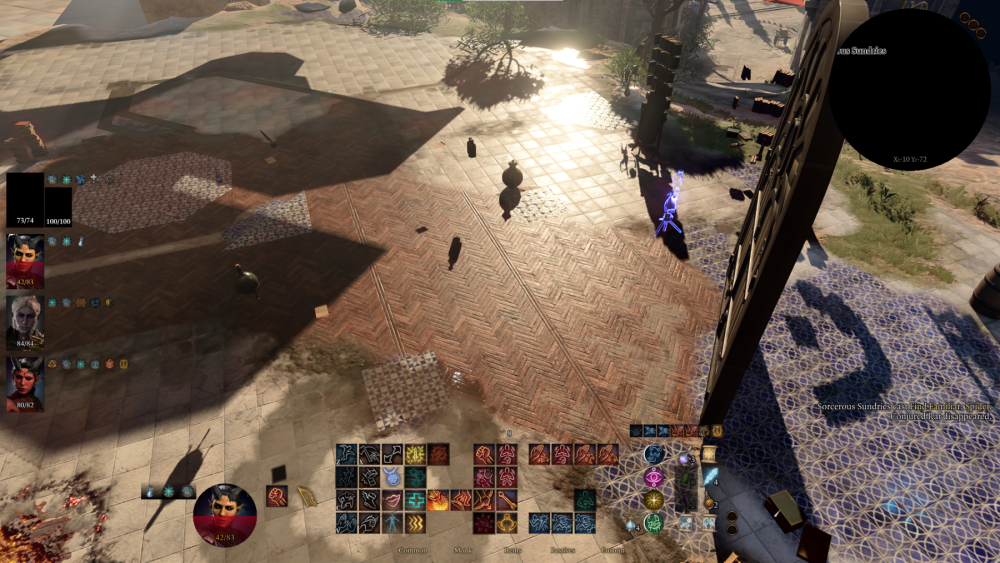The width and height of the screenshot is (1000, 563).
Task: Select the white-haired party member portrait
Action: [x=25, y=321]
